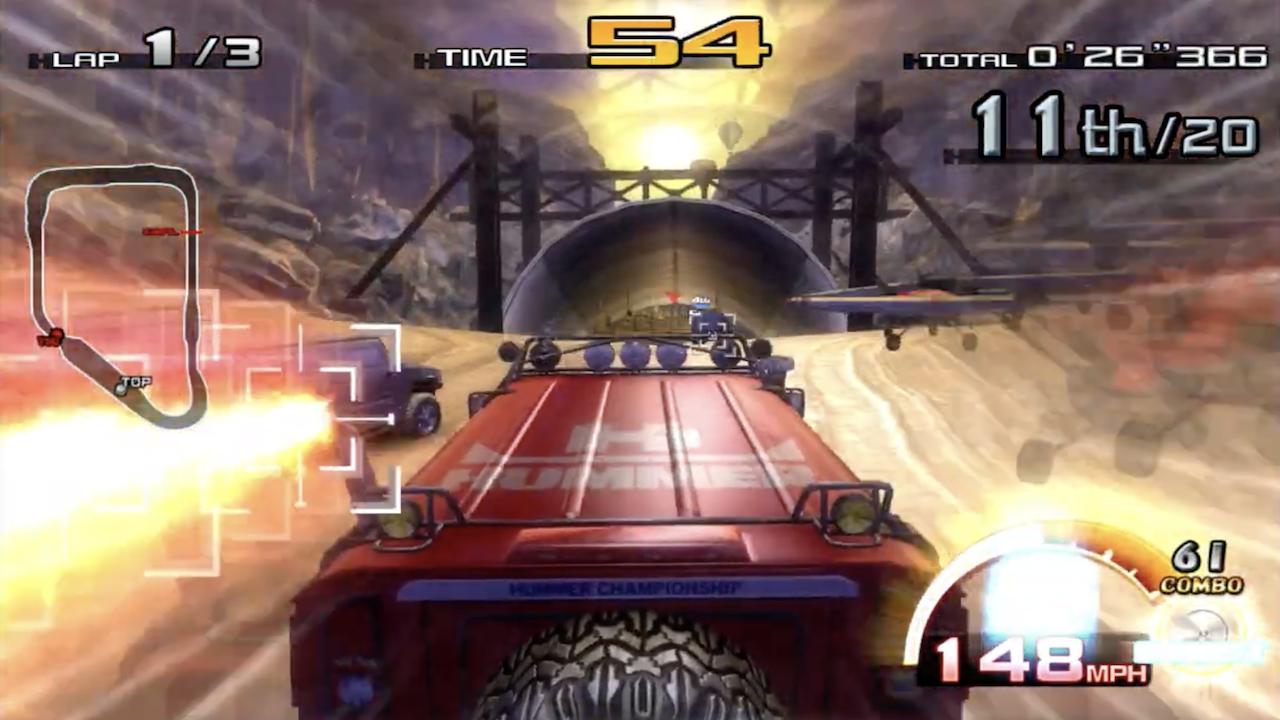The height and width of the screenshot is (720, 1280).
Task: Select the TOTAL label banner
Action: [x=970, y=60]
